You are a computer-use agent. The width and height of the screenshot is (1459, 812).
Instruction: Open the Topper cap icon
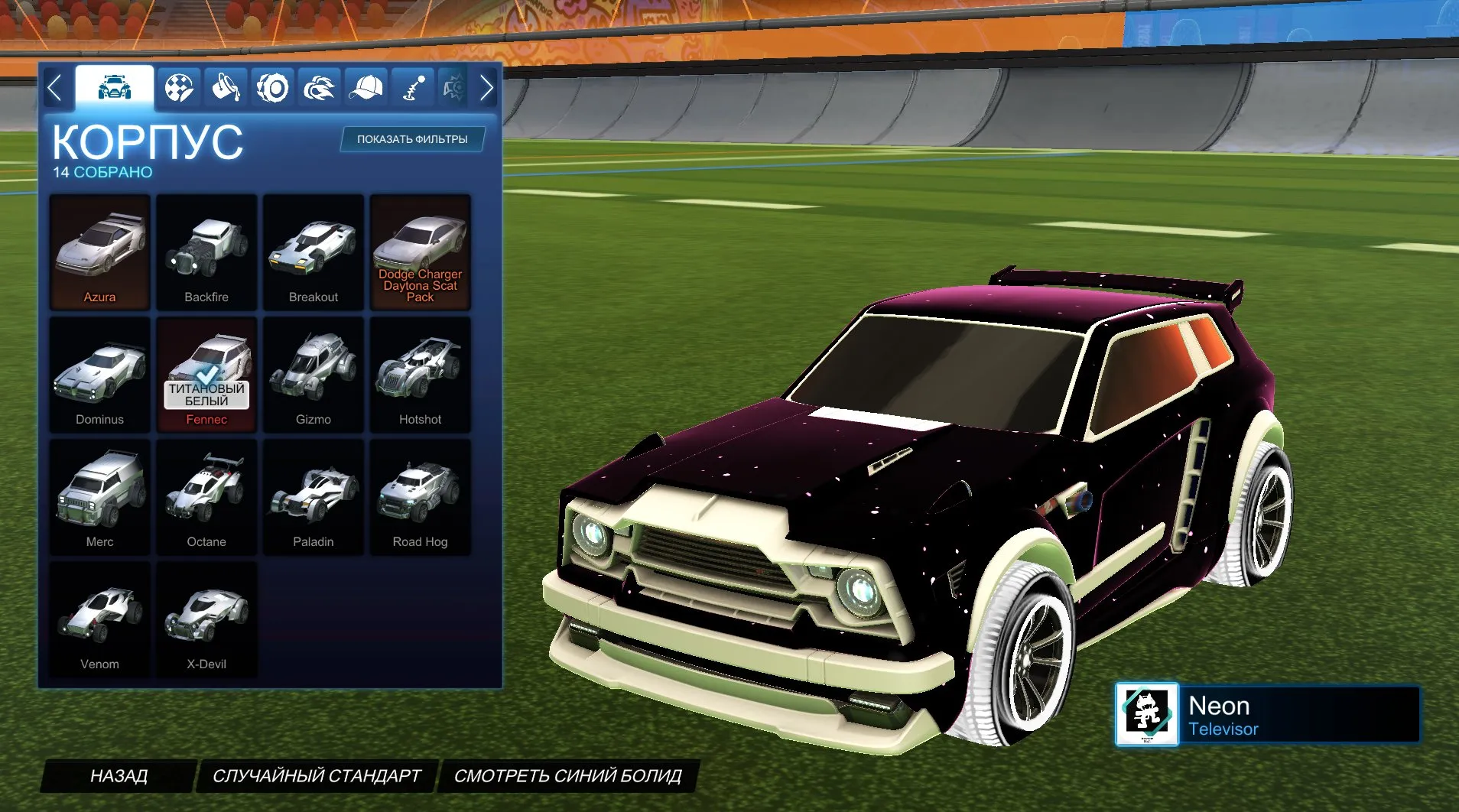[367, 87]
